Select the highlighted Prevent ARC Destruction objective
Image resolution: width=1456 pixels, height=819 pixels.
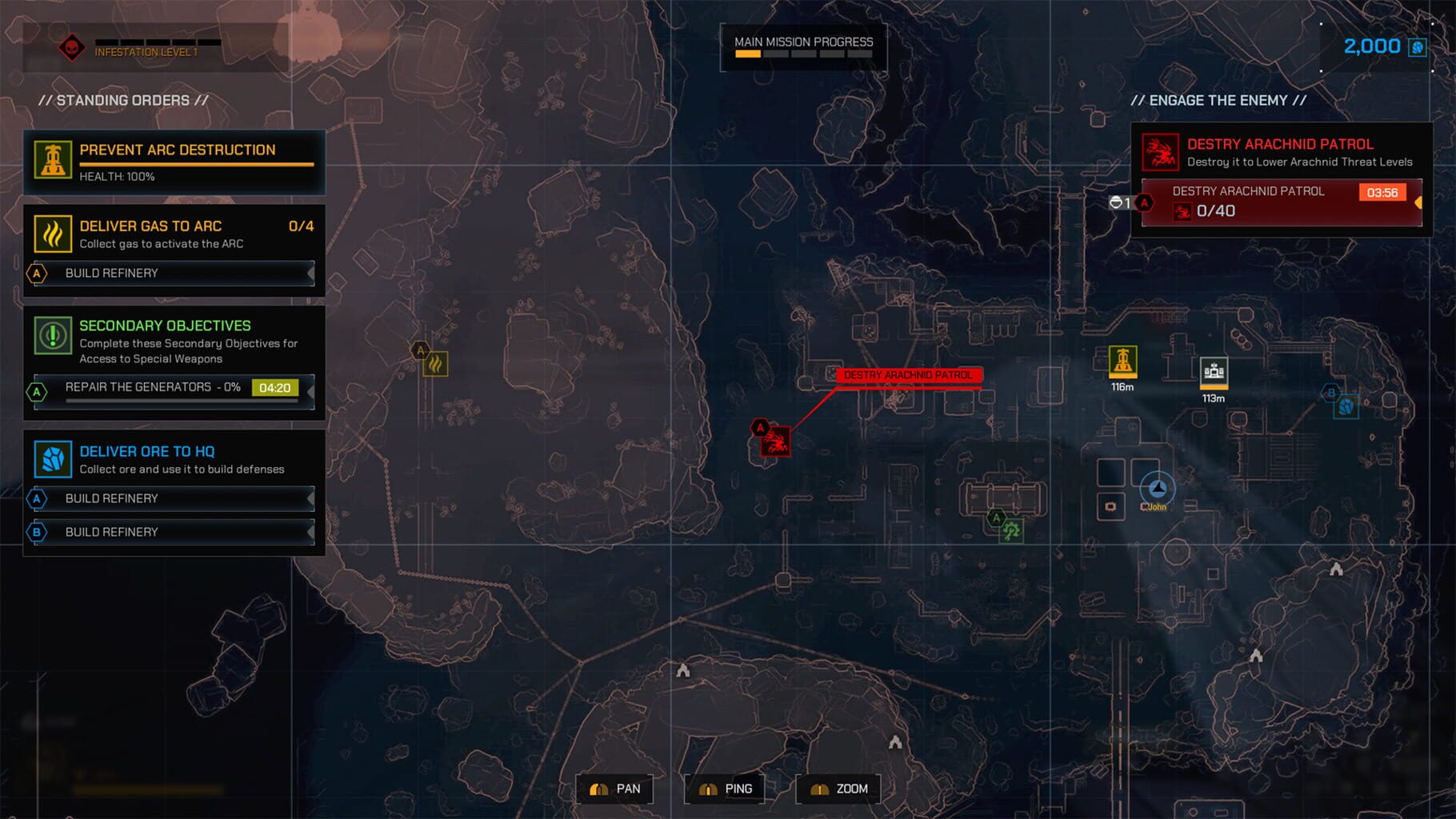pyautogui.click(x=174, y=160)
